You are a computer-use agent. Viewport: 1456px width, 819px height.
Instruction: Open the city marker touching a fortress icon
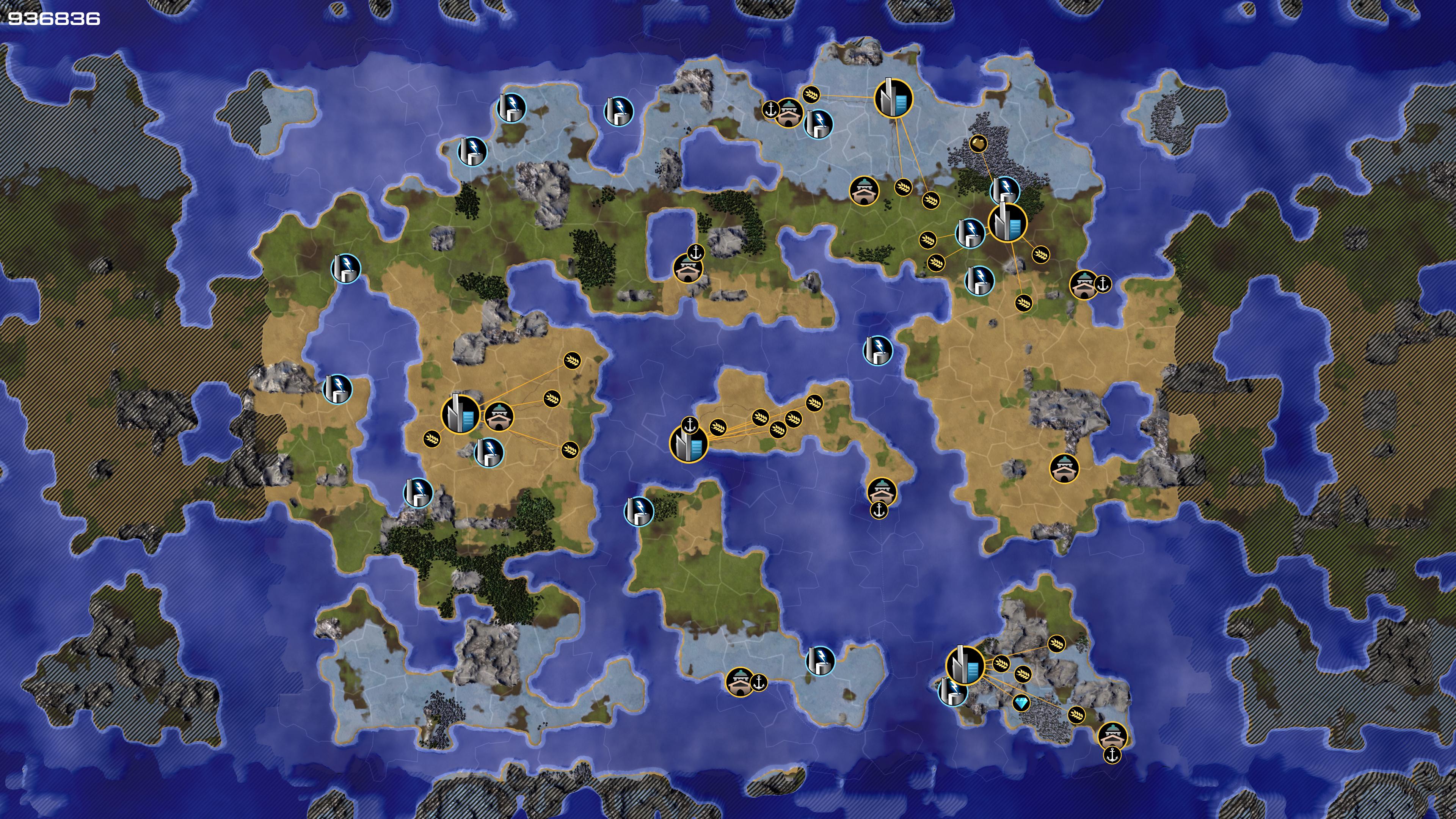tap(461, 414)
